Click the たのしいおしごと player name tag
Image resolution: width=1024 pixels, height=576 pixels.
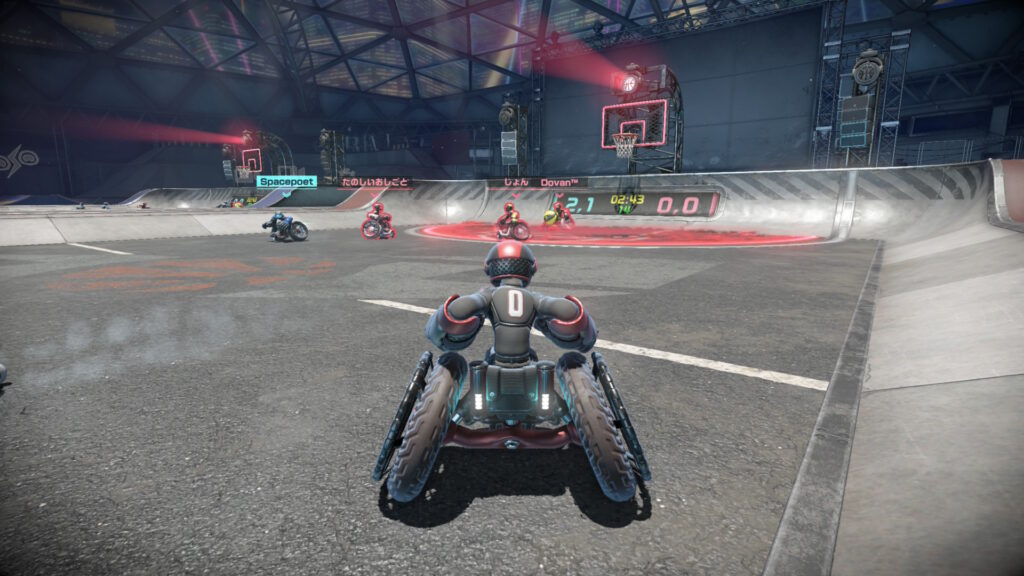click(375, 183)
